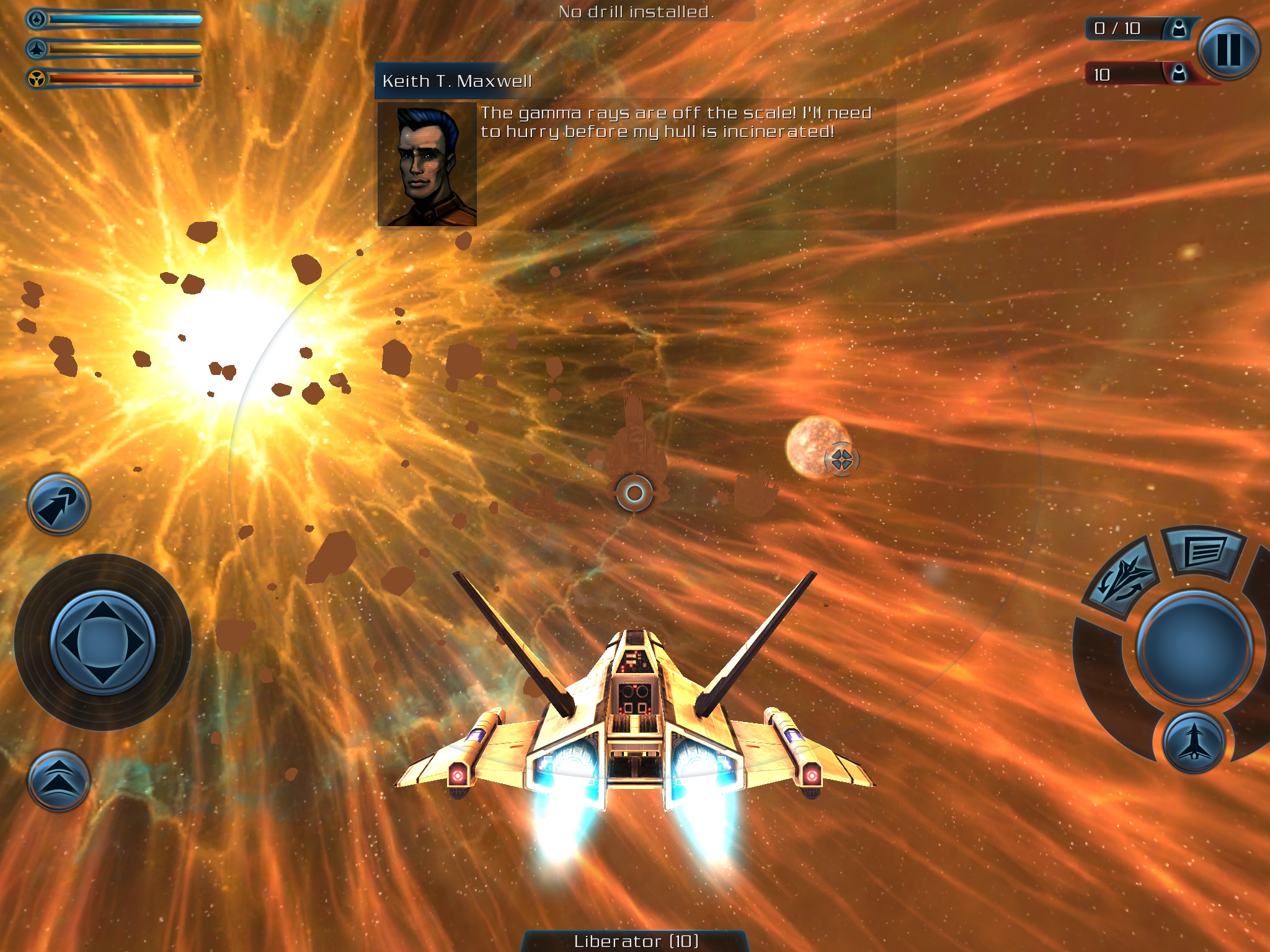Launch secondary weapon with the ship icon button
1270x952 pixels.
click(x=1194, y=743)
